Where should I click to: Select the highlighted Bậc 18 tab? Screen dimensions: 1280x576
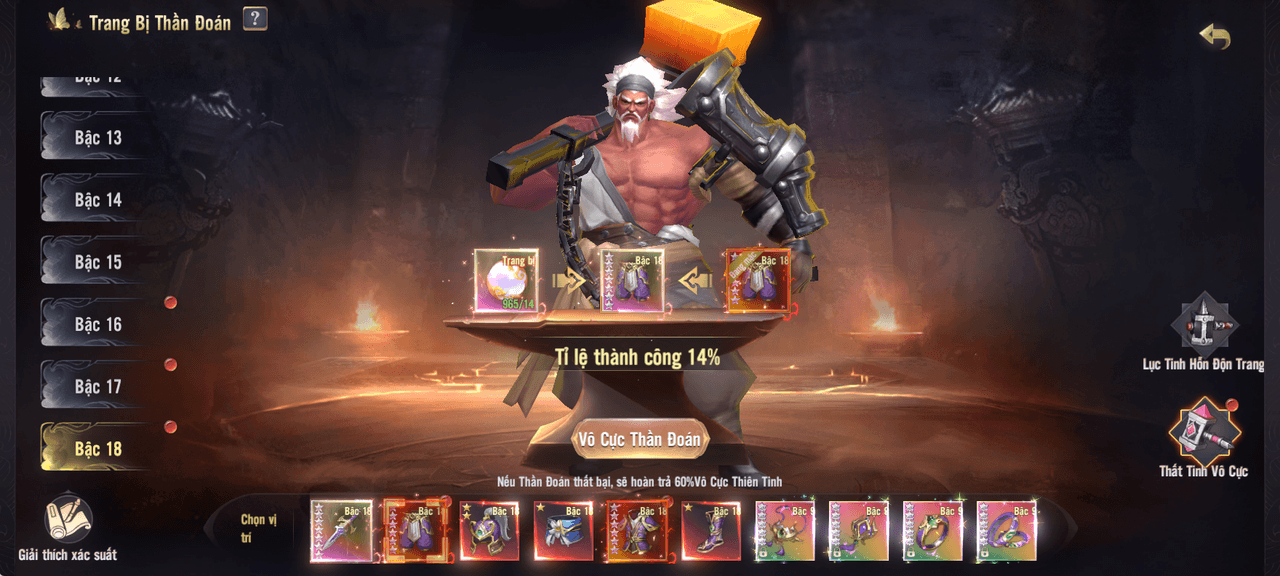pos(97,449)
